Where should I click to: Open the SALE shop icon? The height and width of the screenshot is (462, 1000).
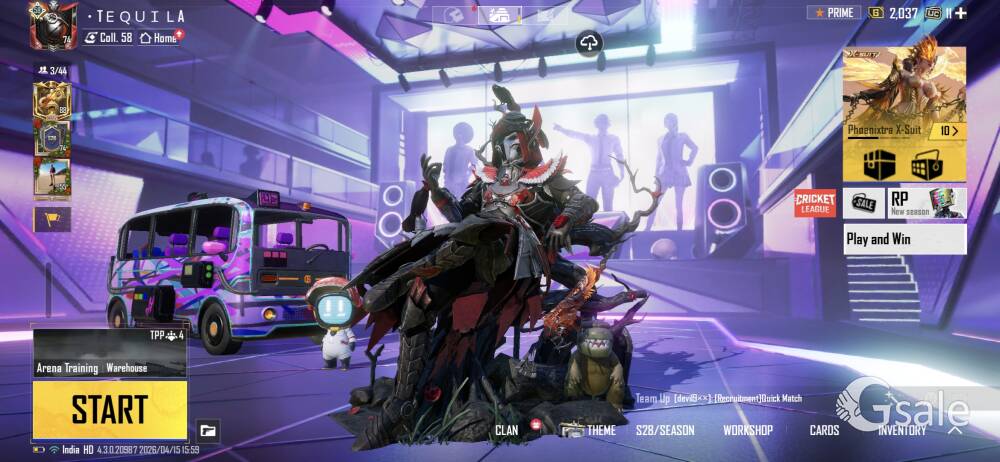pos(863,203)
